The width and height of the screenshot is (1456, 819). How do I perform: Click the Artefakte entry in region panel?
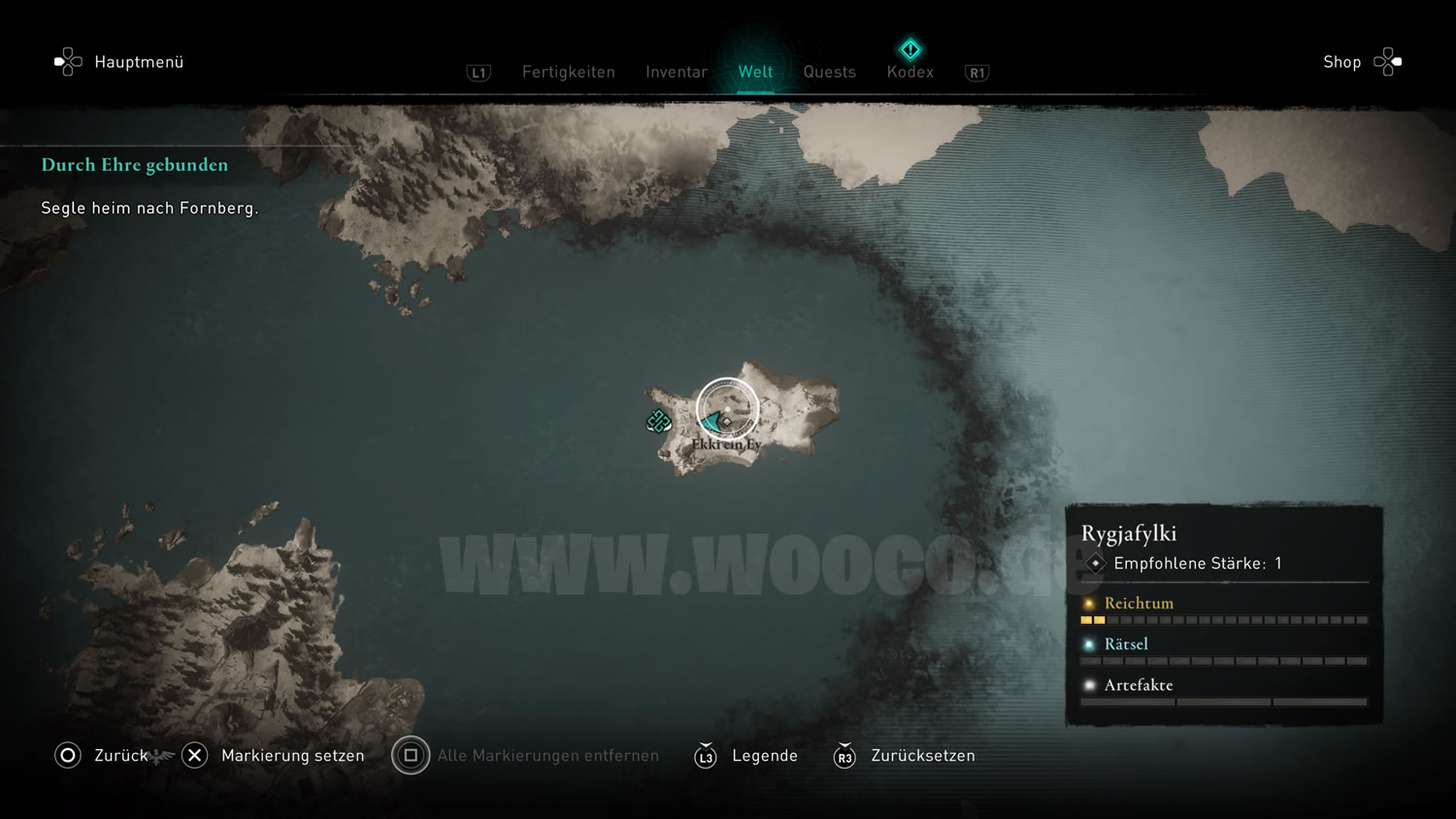pyautogui.click(x=1139, y=685)
